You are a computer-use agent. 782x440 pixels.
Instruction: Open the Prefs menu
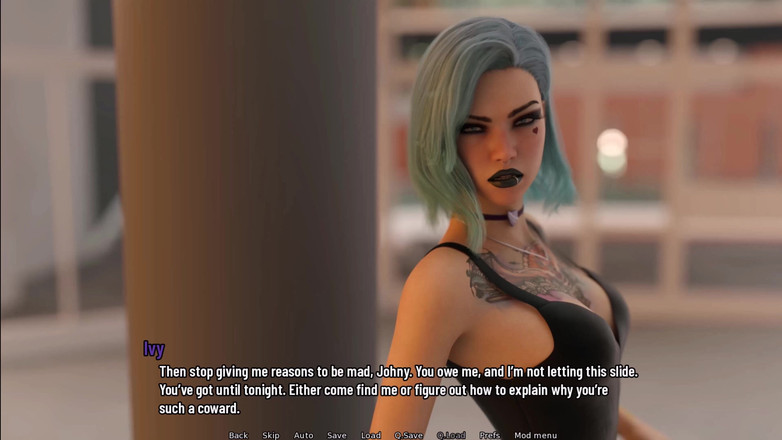pyautogui.click(x=489, y=435)
